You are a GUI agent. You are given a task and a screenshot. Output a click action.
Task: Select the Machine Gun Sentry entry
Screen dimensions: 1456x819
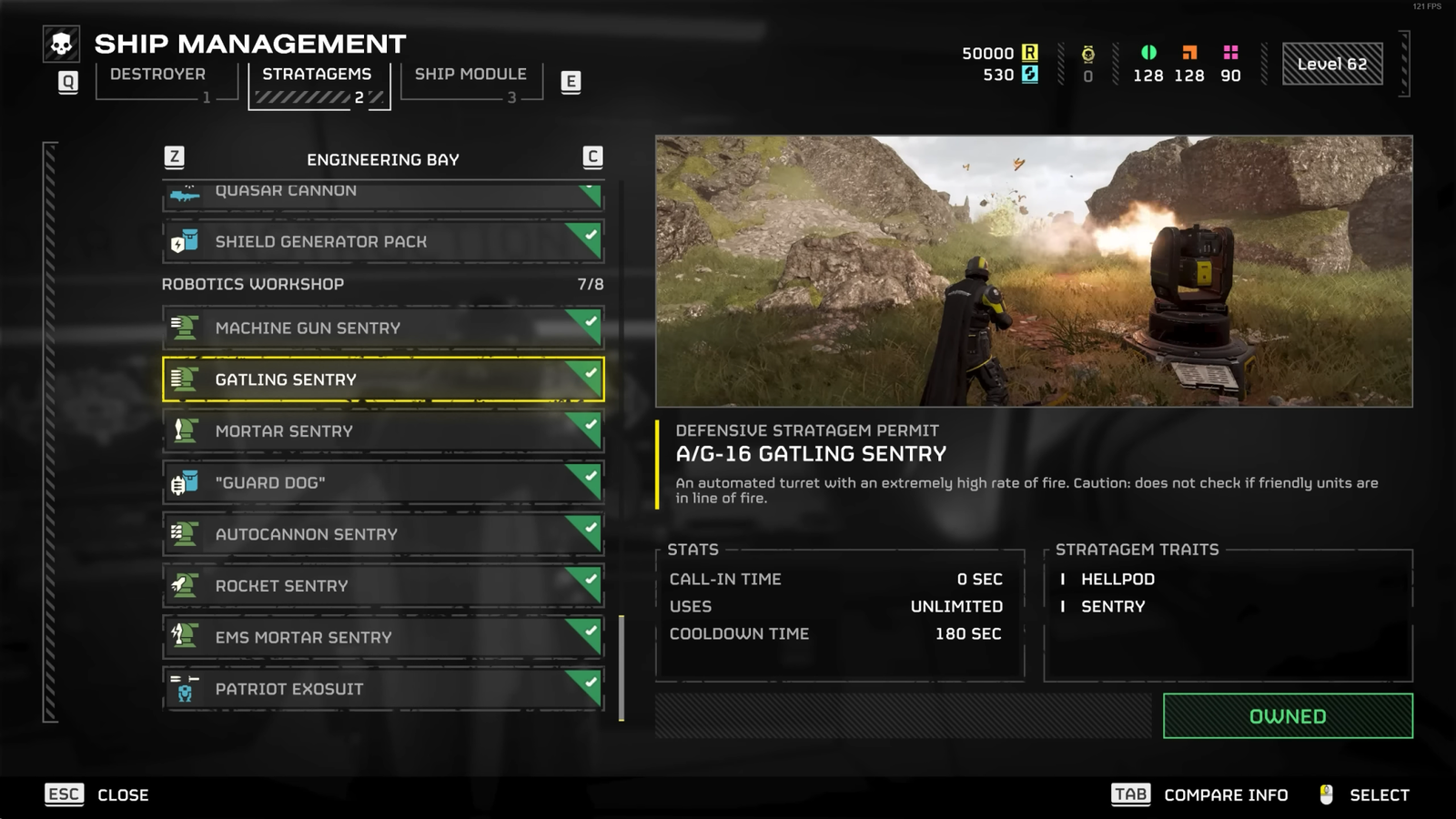(382, 329)
